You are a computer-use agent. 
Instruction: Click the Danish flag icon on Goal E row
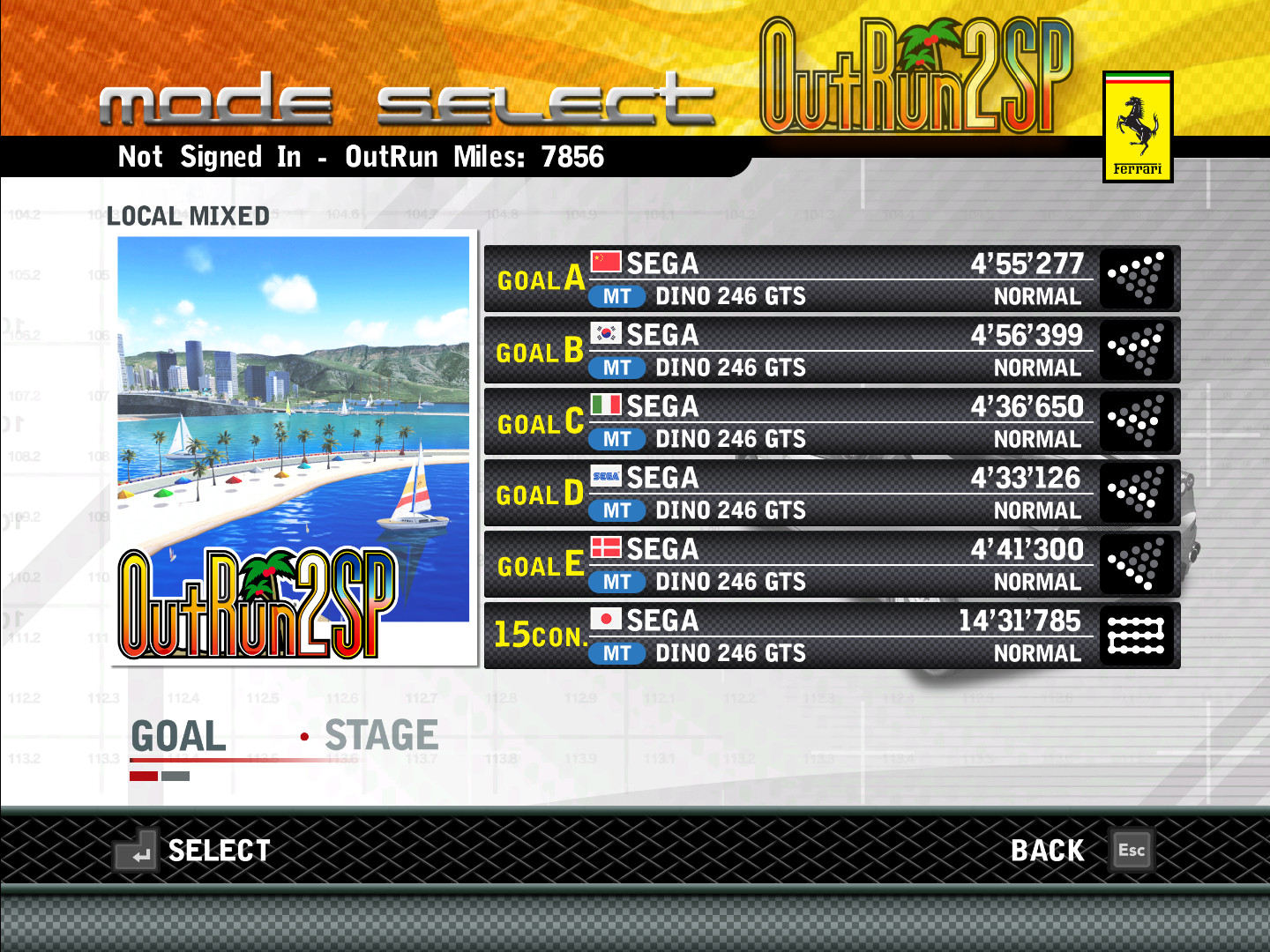[605, 547]
